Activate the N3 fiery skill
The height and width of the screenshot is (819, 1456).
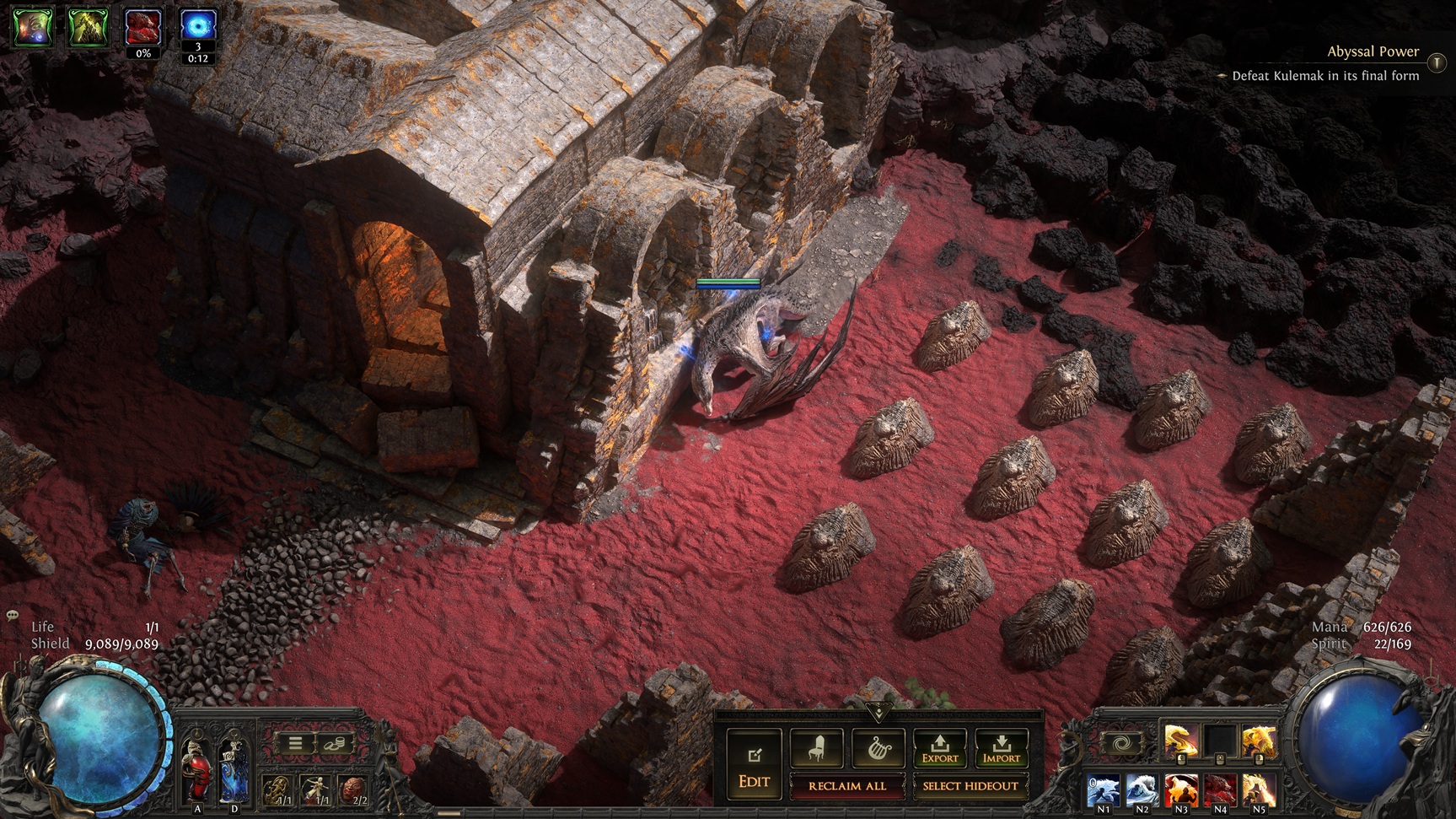1181,791
